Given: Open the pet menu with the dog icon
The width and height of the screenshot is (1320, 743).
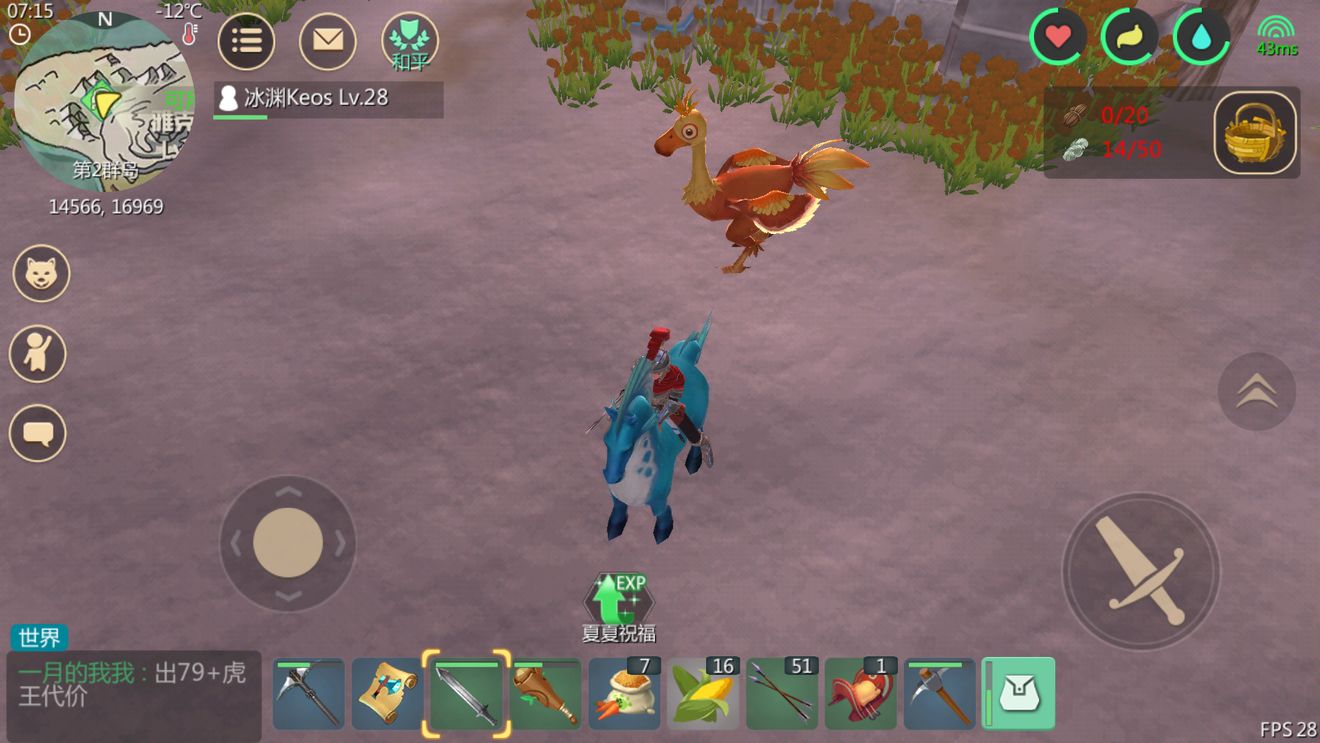Looking at the screenshot, I should tap(41, 274).
